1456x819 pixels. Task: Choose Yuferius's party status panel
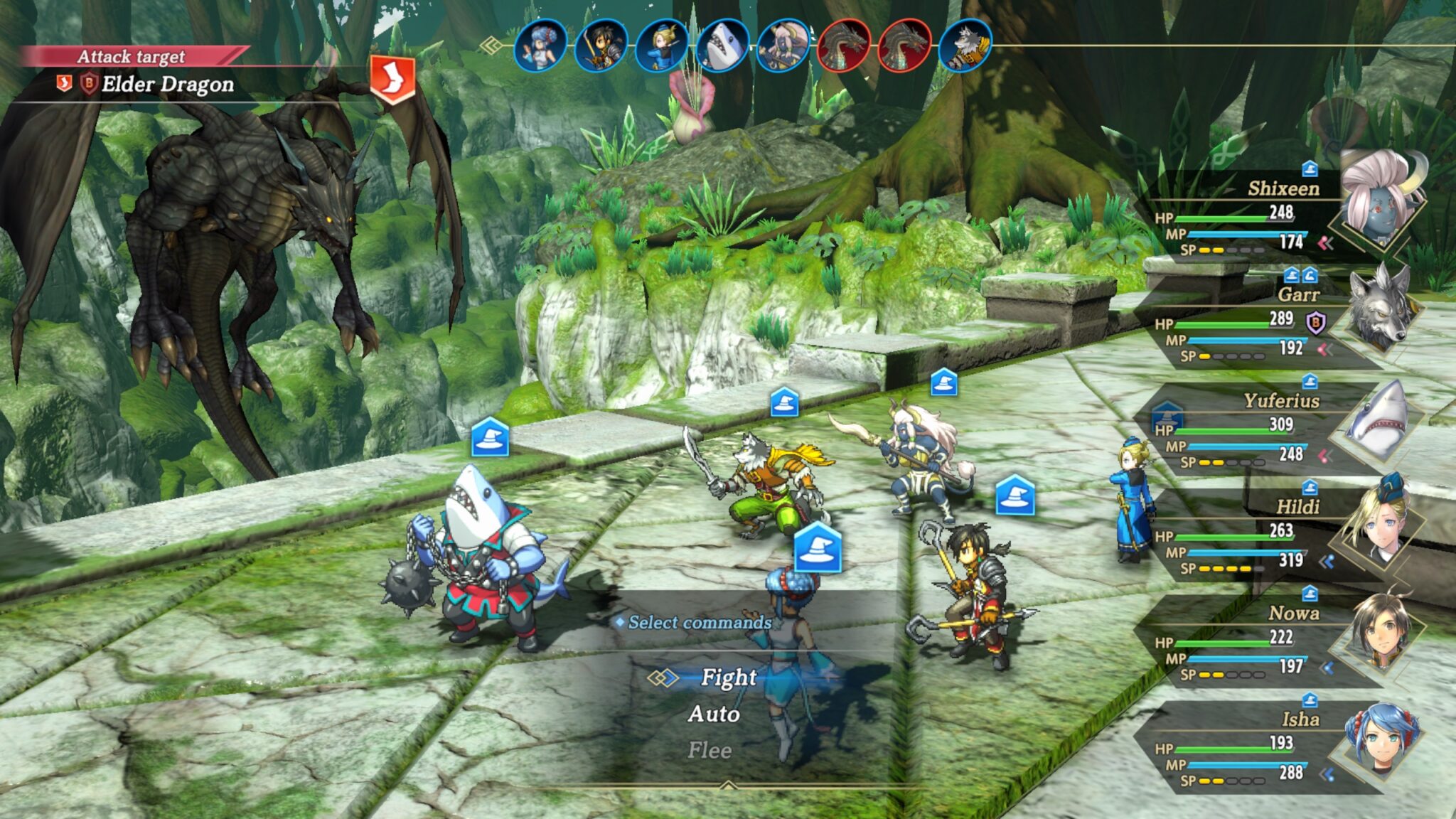coord(1265,428)
